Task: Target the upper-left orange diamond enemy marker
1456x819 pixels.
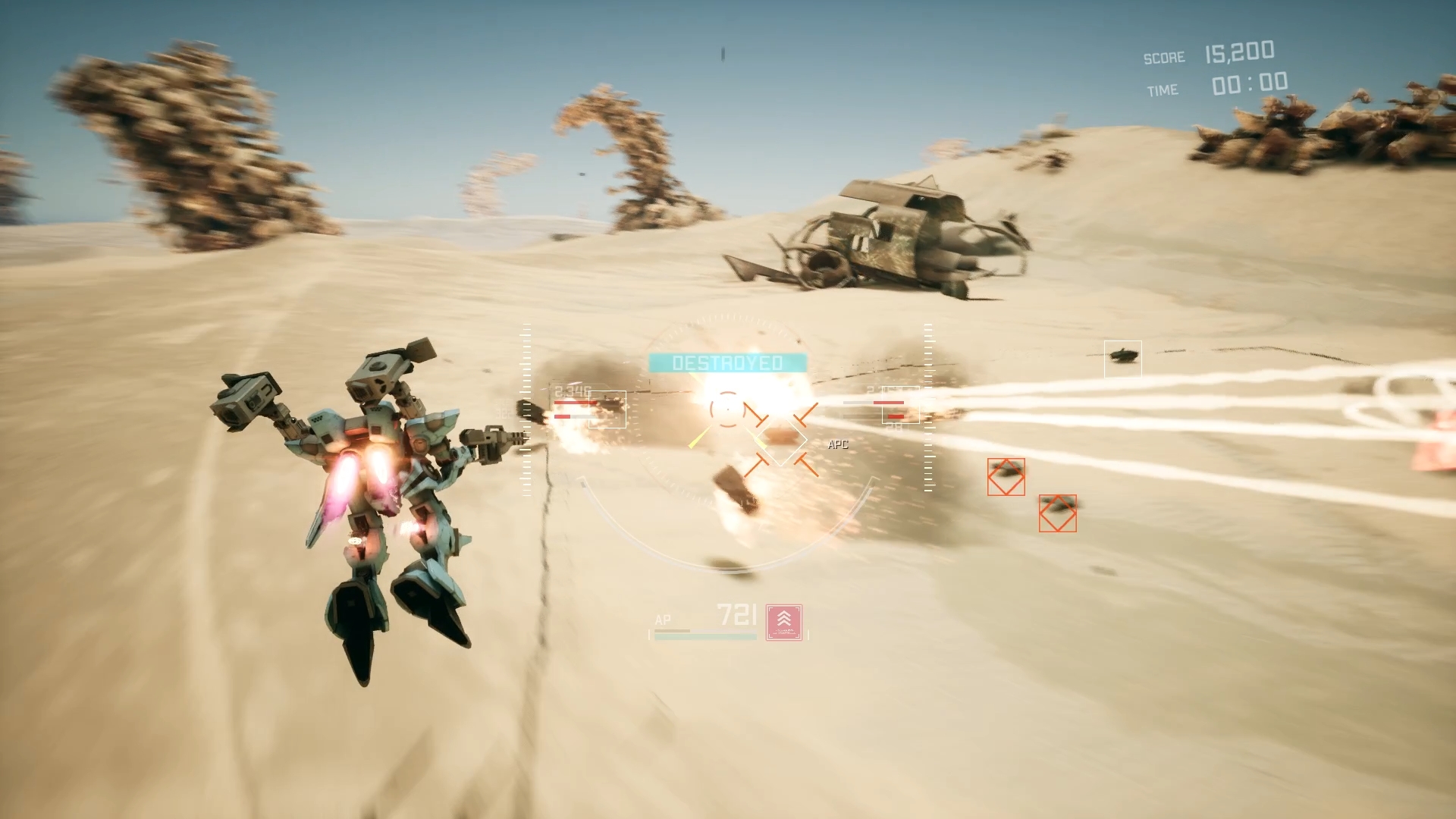Action: [1006, 477]
